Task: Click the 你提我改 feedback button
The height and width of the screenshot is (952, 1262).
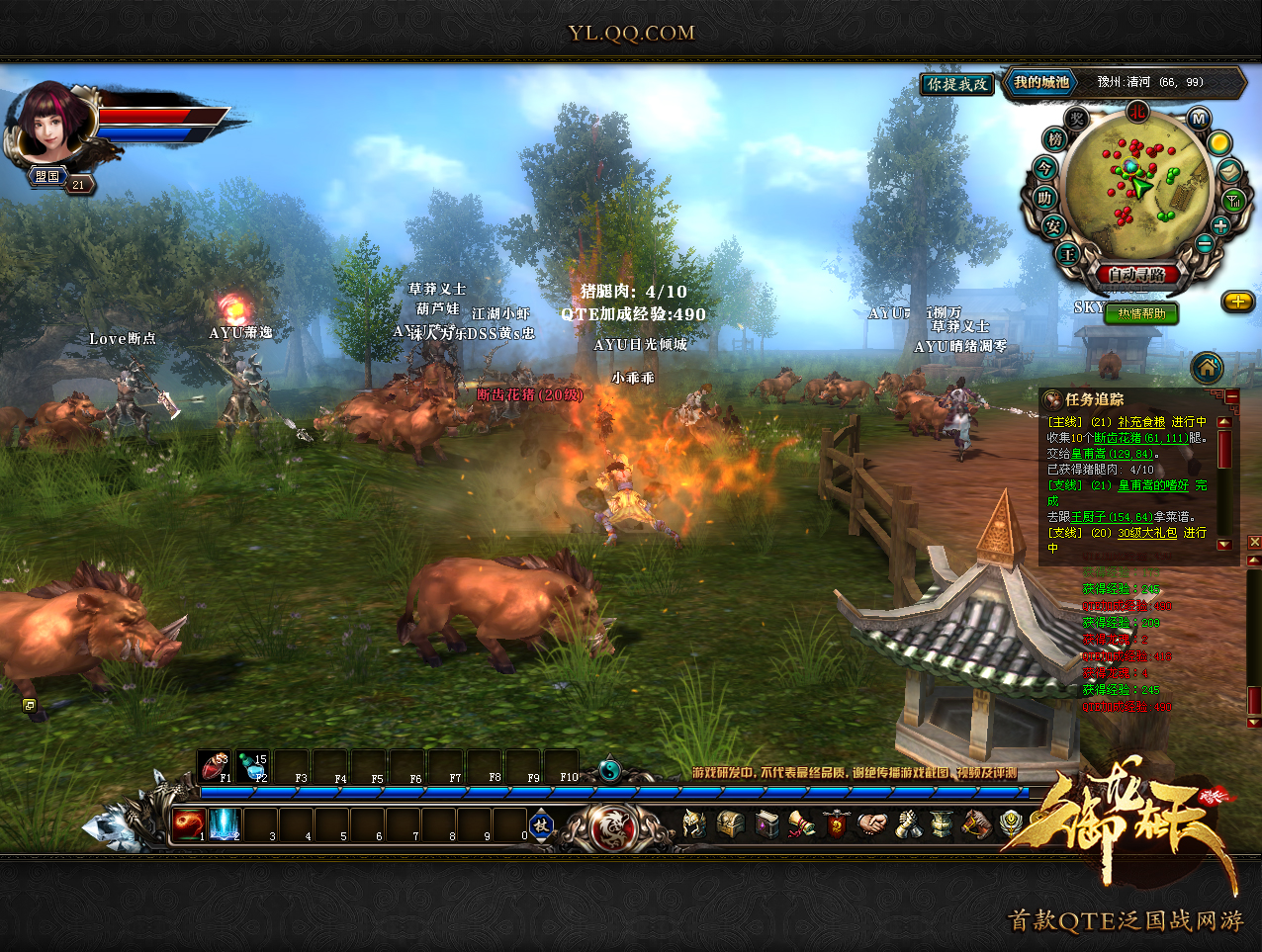Action: (957, 85)
